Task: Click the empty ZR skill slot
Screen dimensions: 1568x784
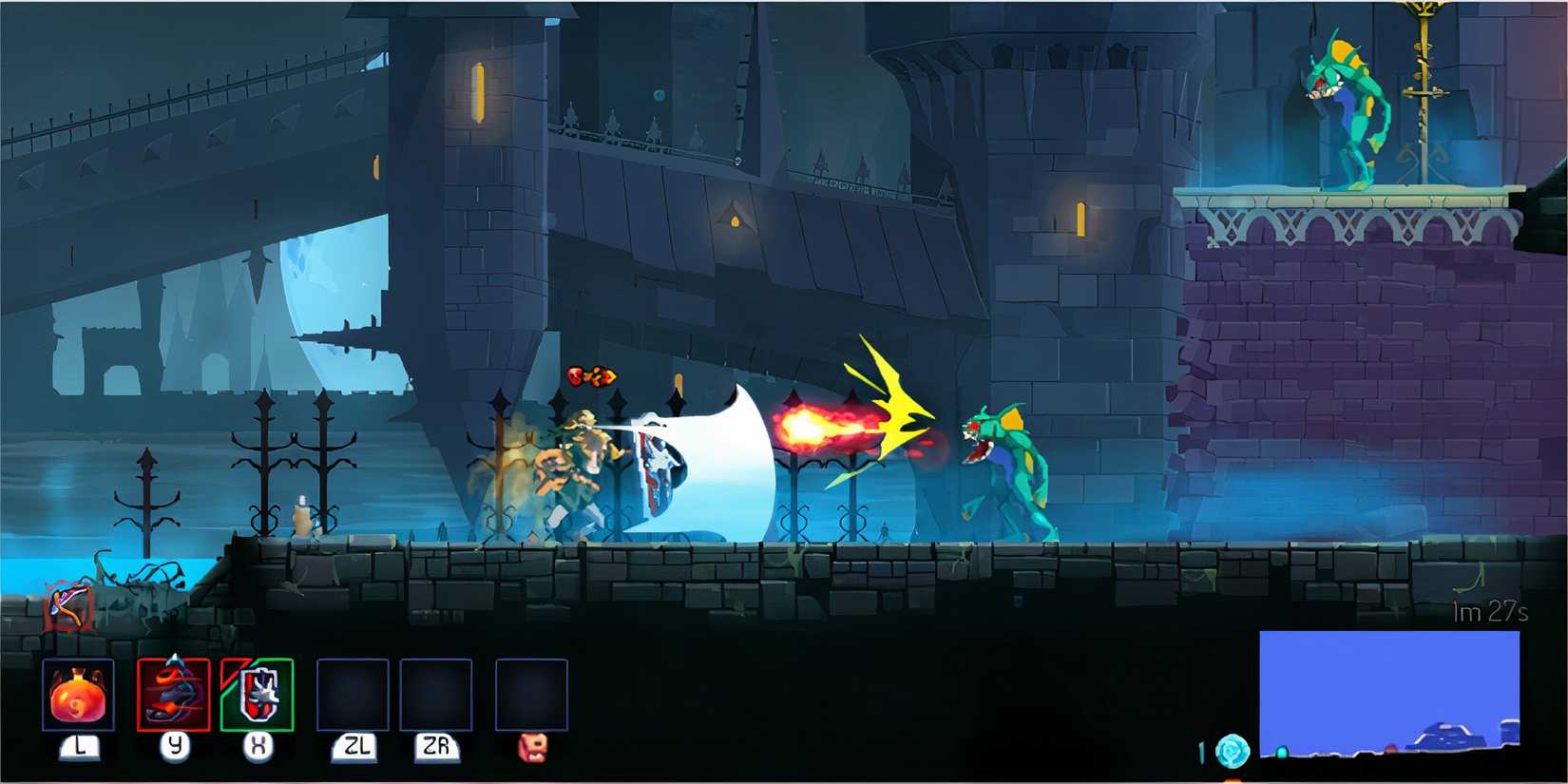Action: [x=437, y=694]
